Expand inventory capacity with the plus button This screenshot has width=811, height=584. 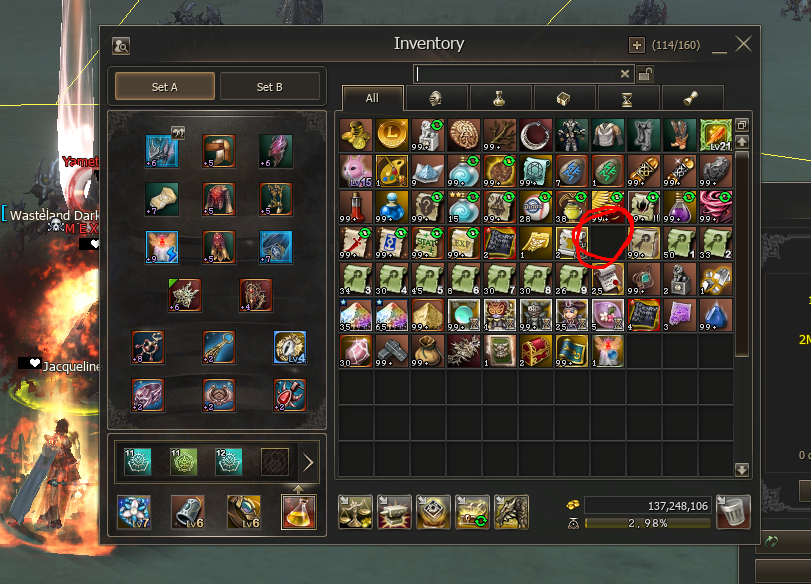[636, 45]
